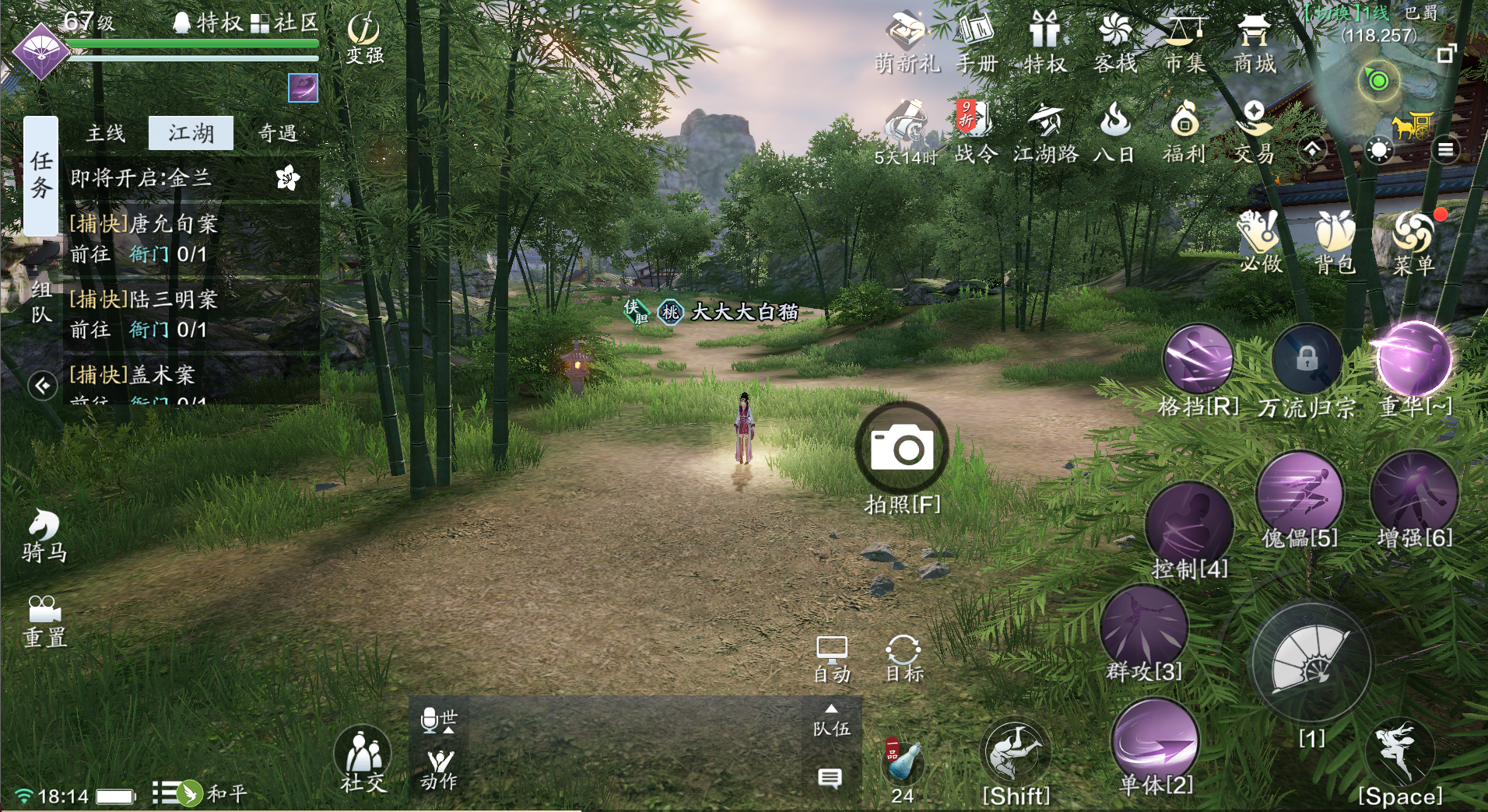The height and width of the screenshot is (812, 1488).
Task: Open the 菜单 main menu
Action: 1413,241
